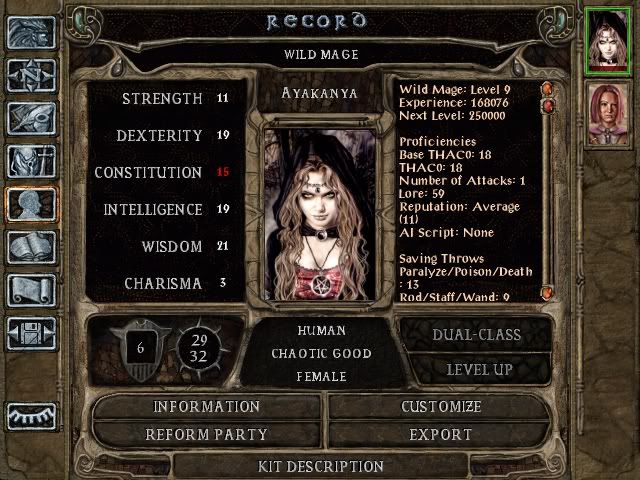The image size is (640, 480).
Task: Open the priest scroll icon
Action: tap(30, 290)
